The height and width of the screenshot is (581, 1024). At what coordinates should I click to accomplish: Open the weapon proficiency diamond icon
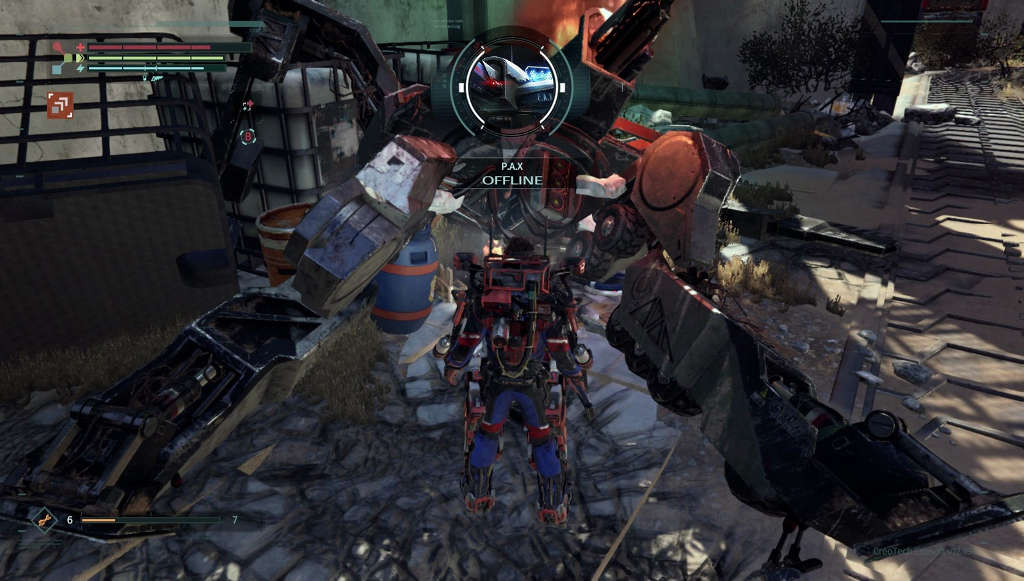[44, 519]
